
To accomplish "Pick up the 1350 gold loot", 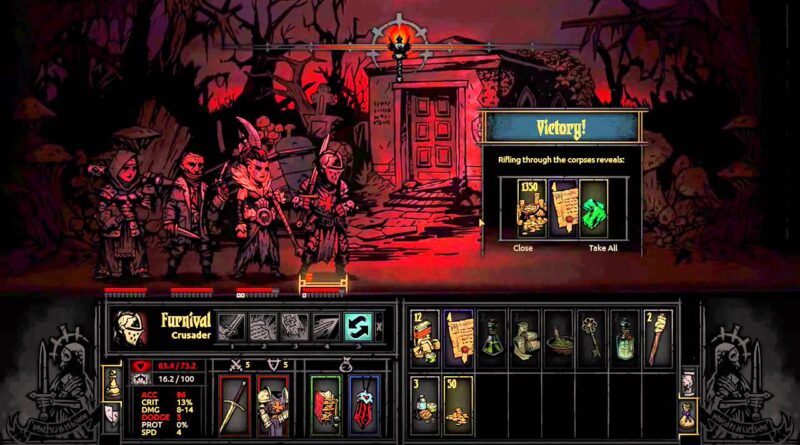I will coord(530,207).
